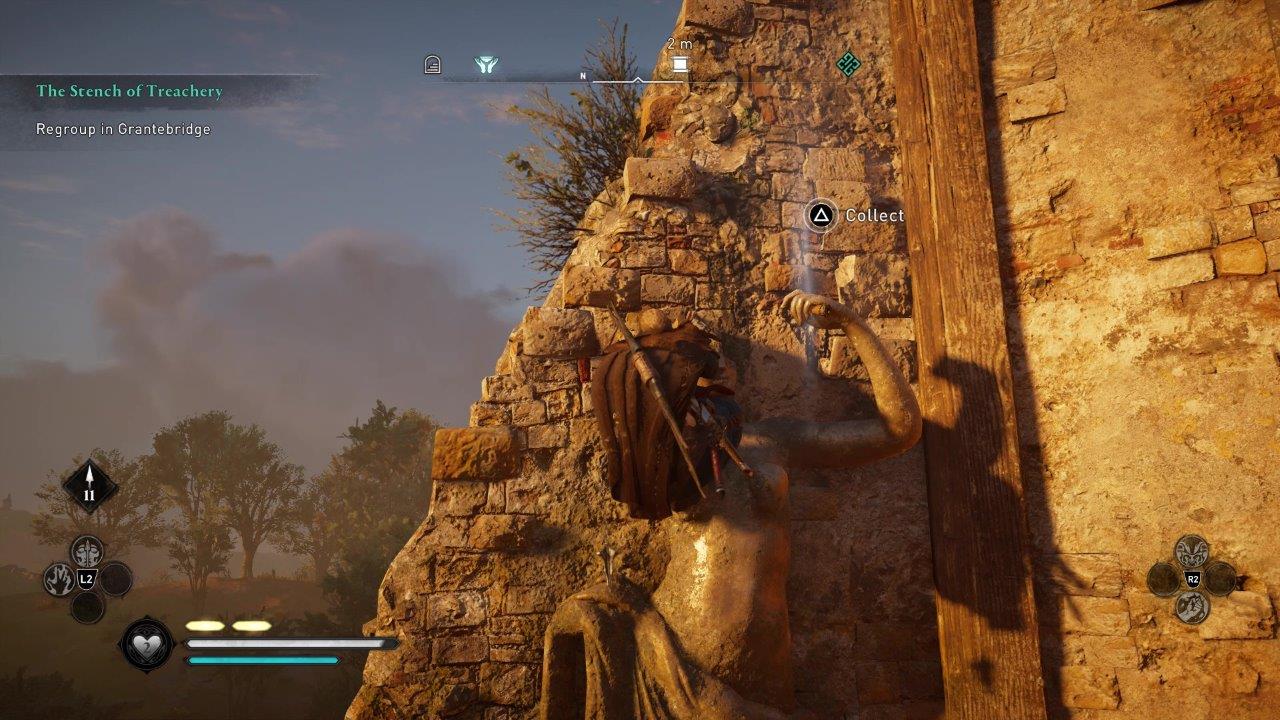The height and width of the screenshot is (720, 1280).
Task: Activate the horned beast melee ability
Action: coord(1191,550)
